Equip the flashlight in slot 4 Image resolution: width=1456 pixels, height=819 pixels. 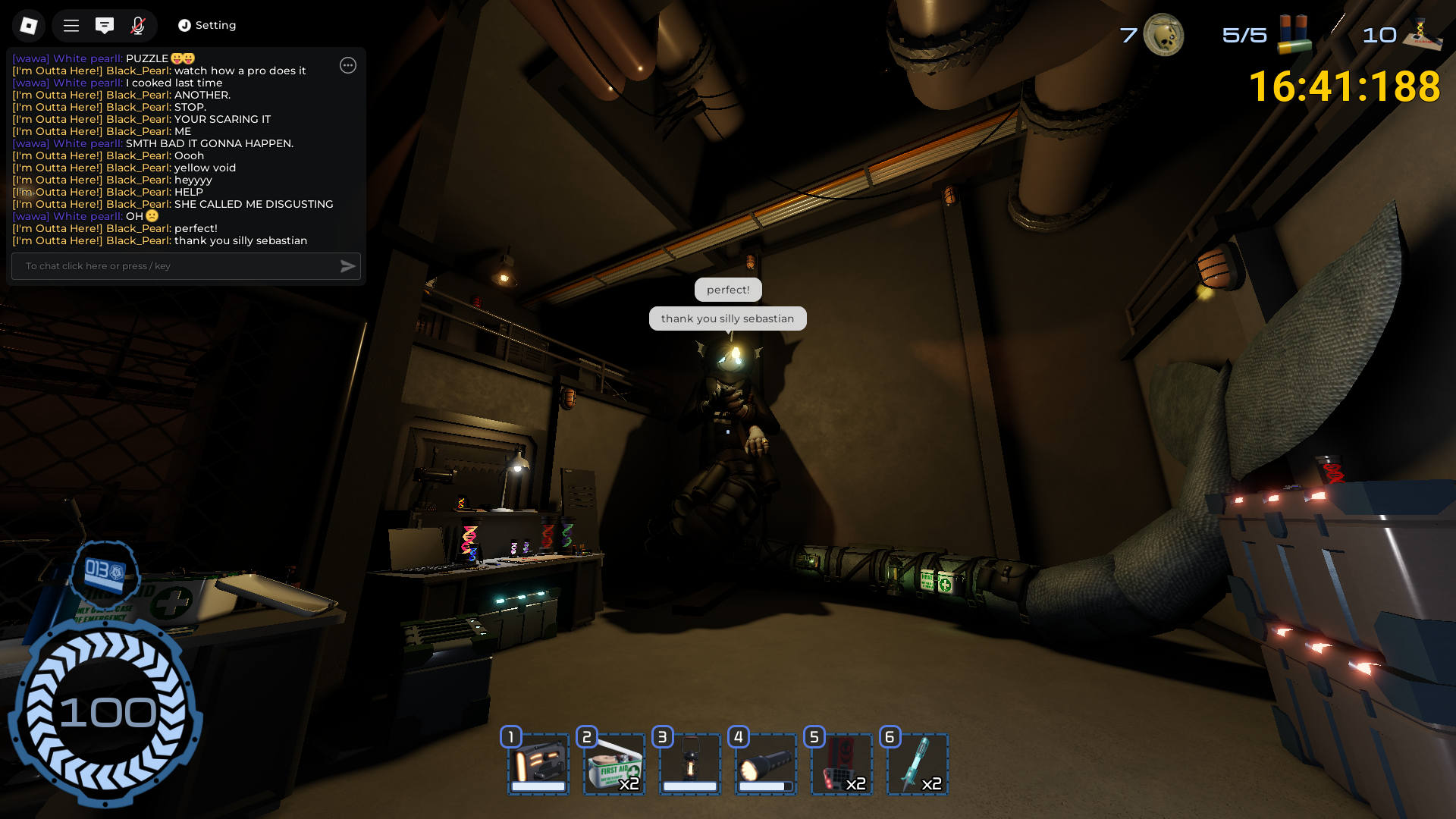766,764
